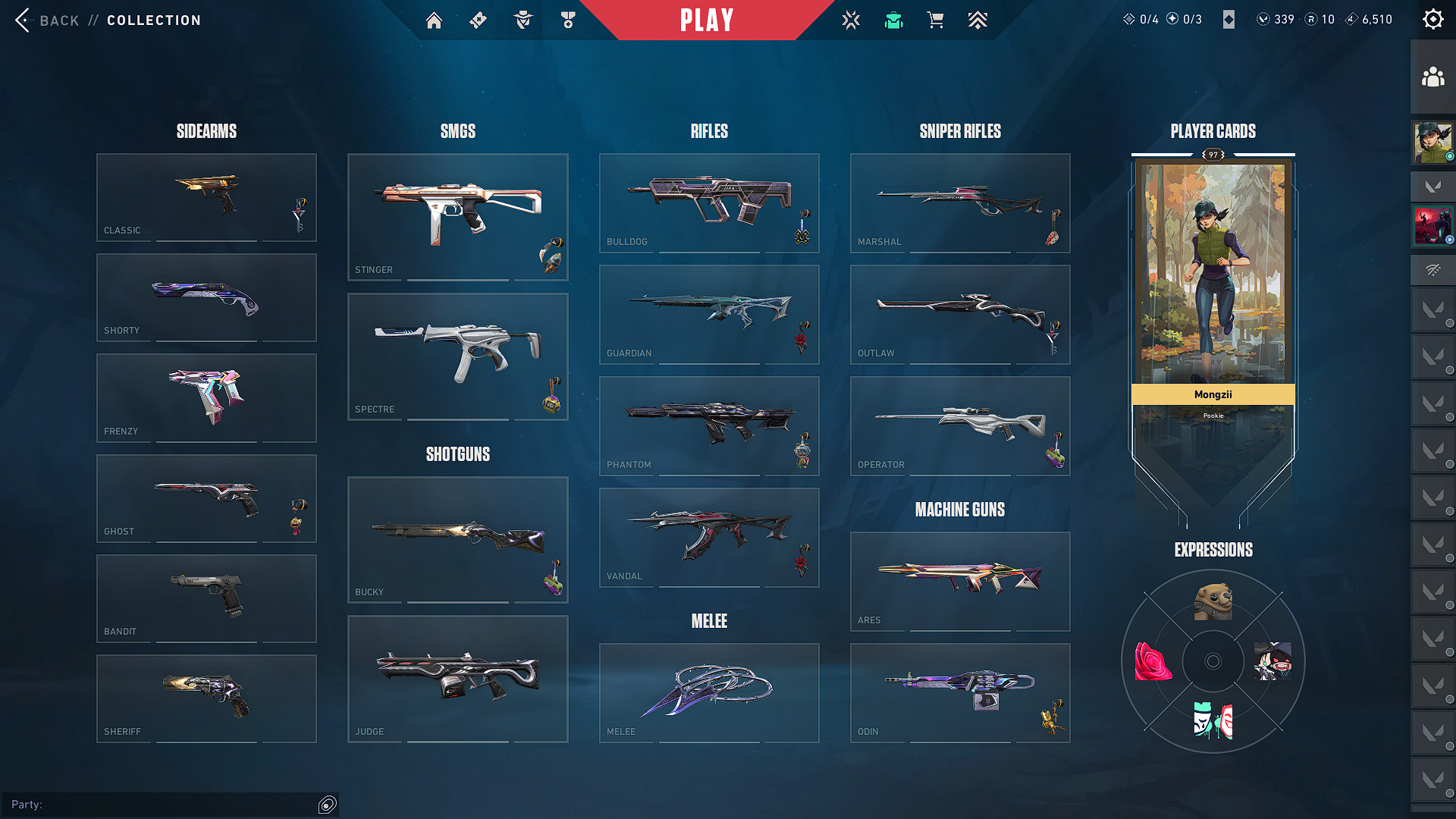The image size is (1456, 819).
Task: Select the rose spray on expressions wheel
Action: pos(1153,661)
